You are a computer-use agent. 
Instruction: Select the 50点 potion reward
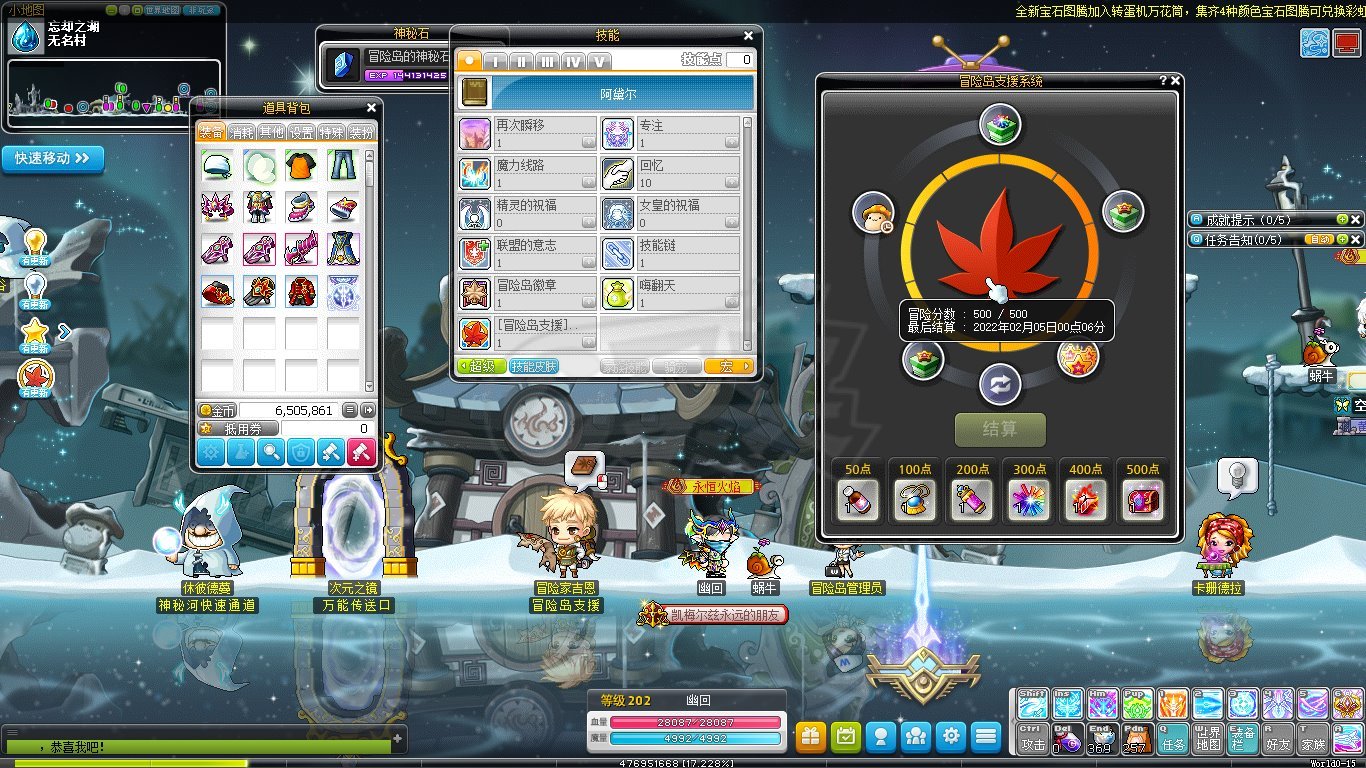coord(857,499)
